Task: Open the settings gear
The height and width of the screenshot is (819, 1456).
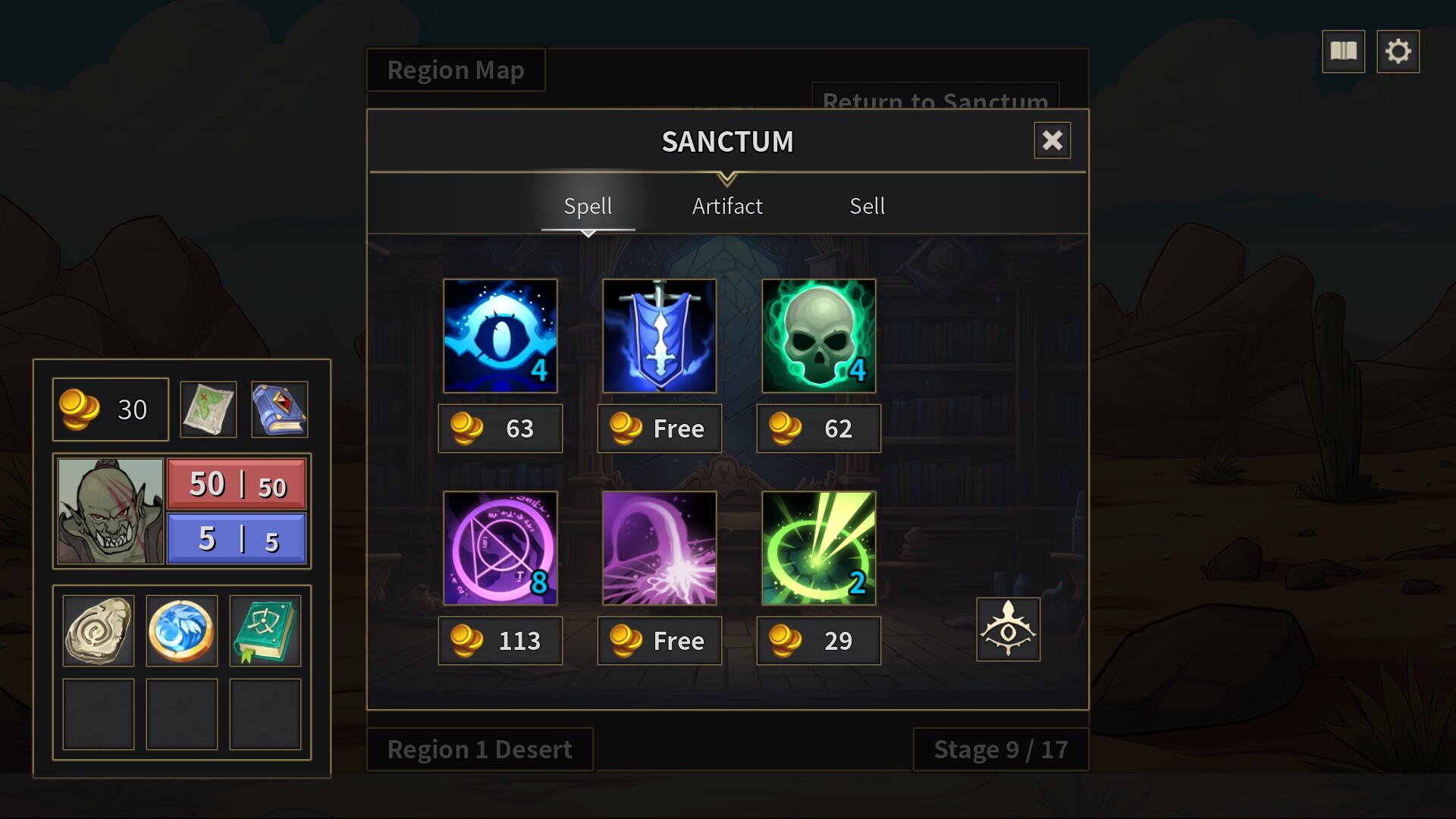Action: (1399, 51)
